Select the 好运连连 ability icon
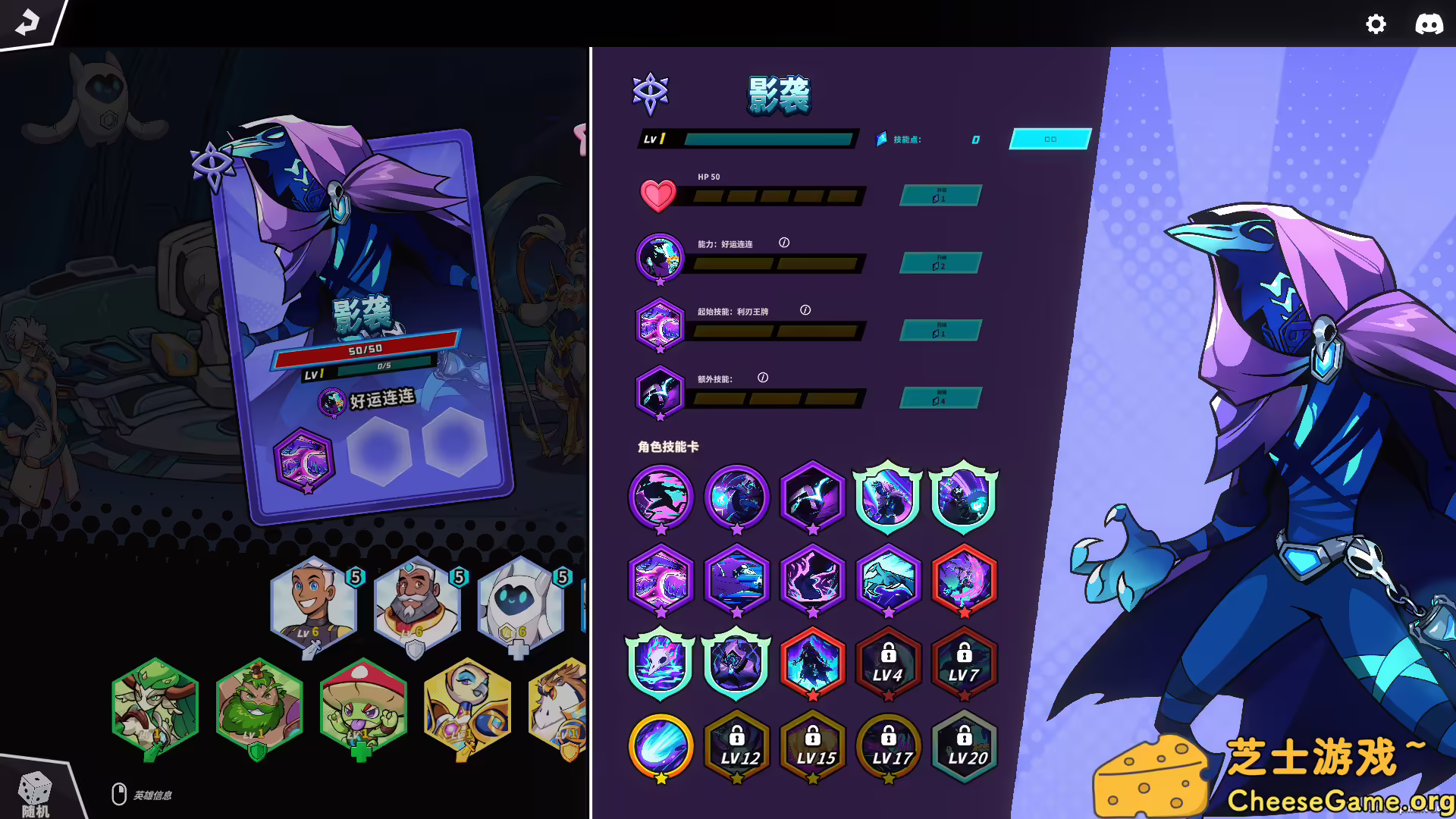This screenshot has width=1456, height=819. pos(659,257)
